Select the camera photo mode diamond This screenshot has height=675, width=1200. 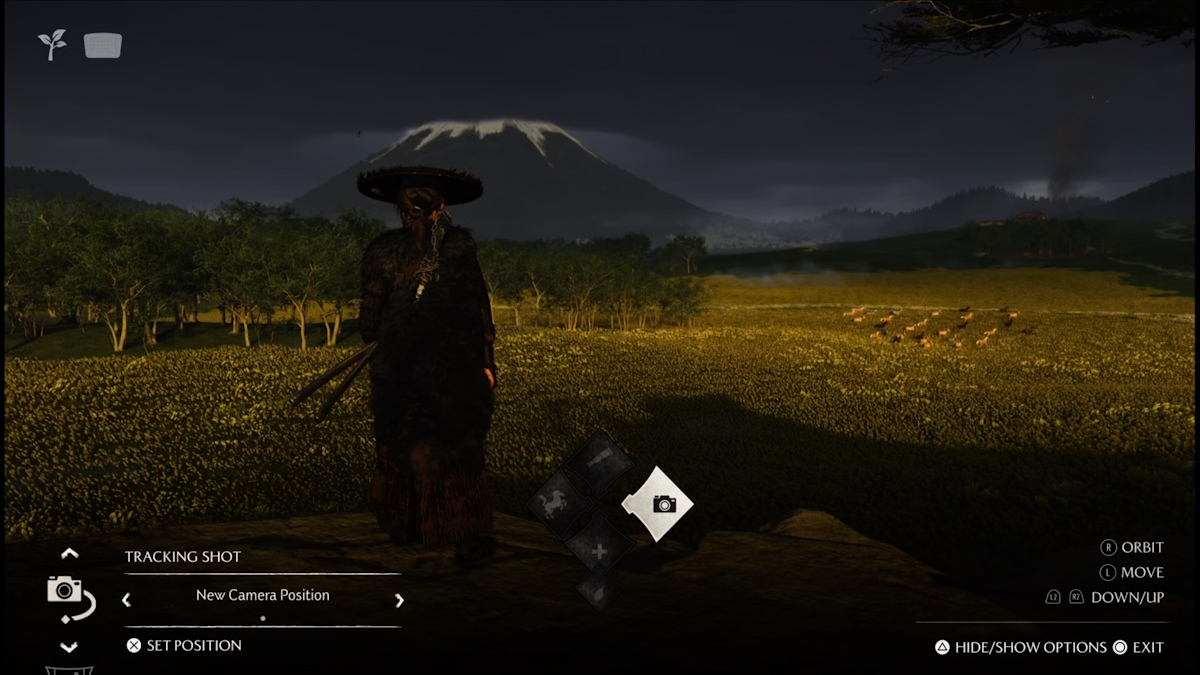click(x=658, y=504)
